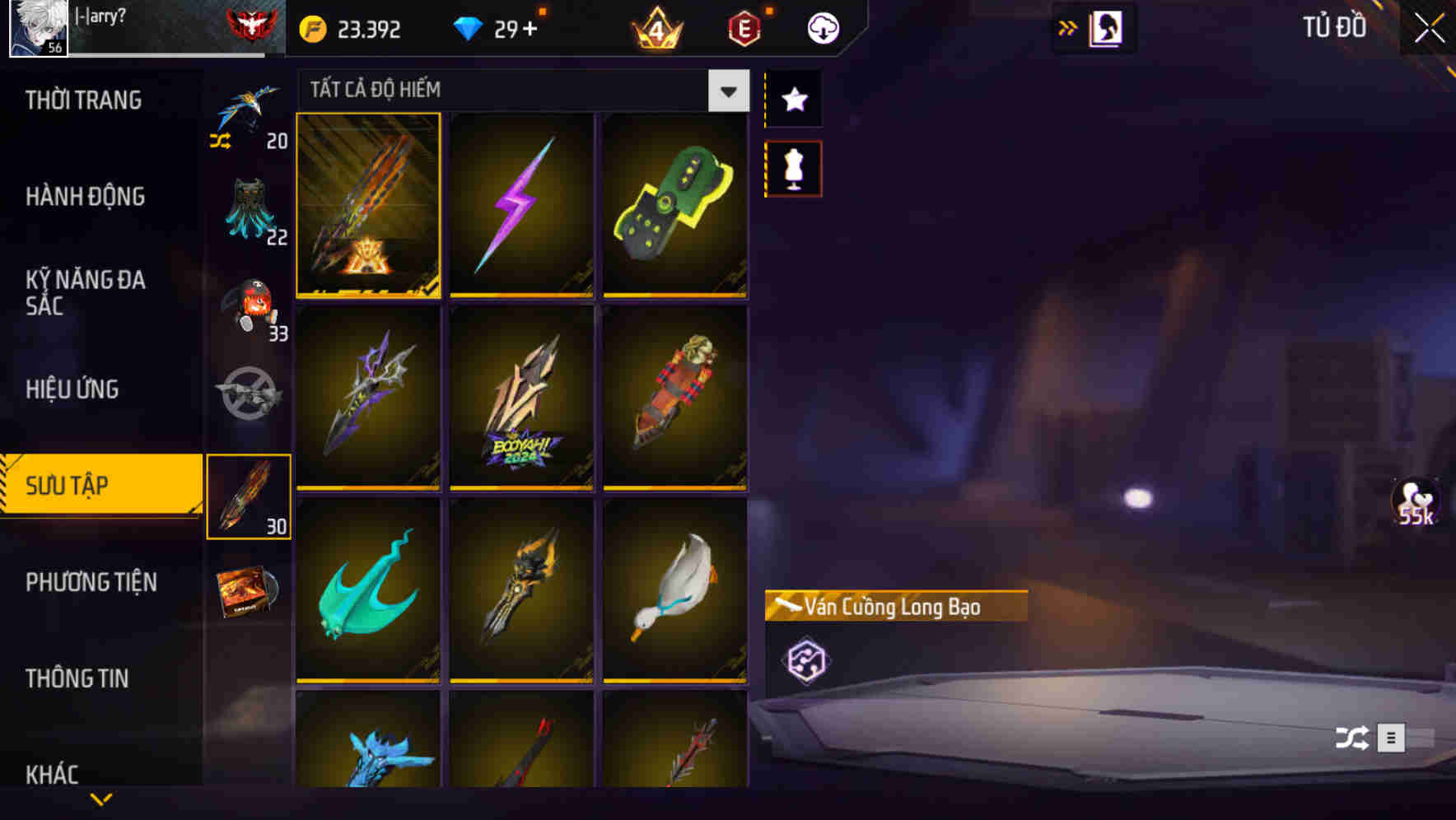This screenshot has height=820, width=1456.
Task: Click the double chevron expander at top right
Action: 1067,26
